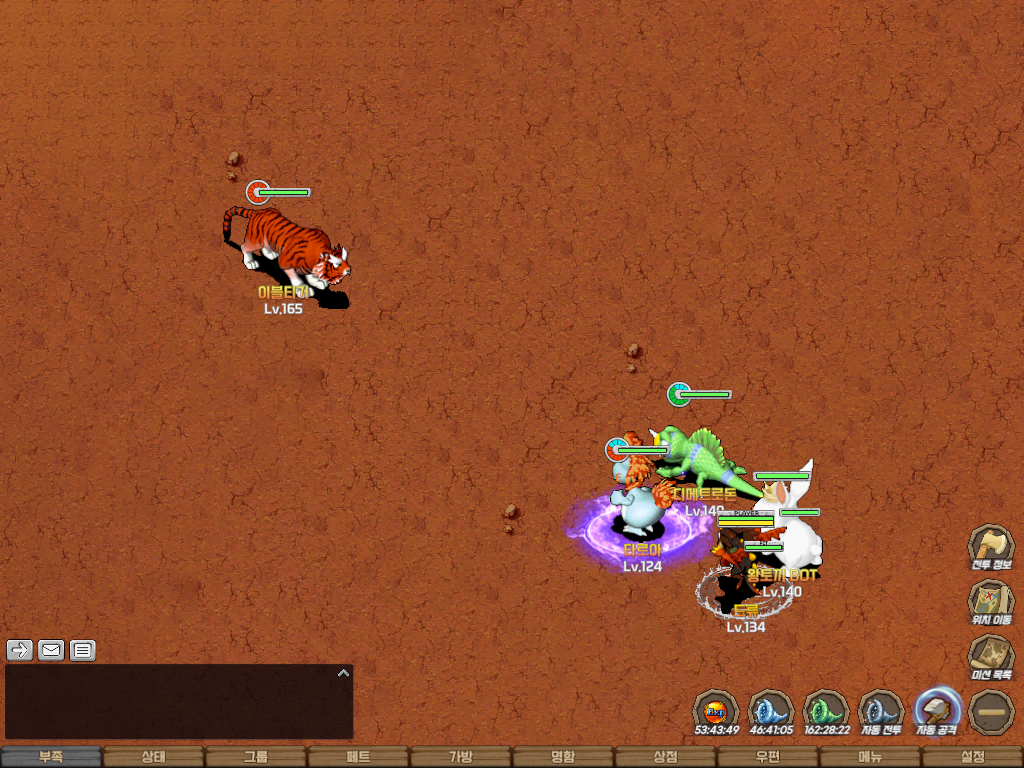Click the Exp boost orb icon
This screenshot has width=1024, height=768.
(716, 710)
